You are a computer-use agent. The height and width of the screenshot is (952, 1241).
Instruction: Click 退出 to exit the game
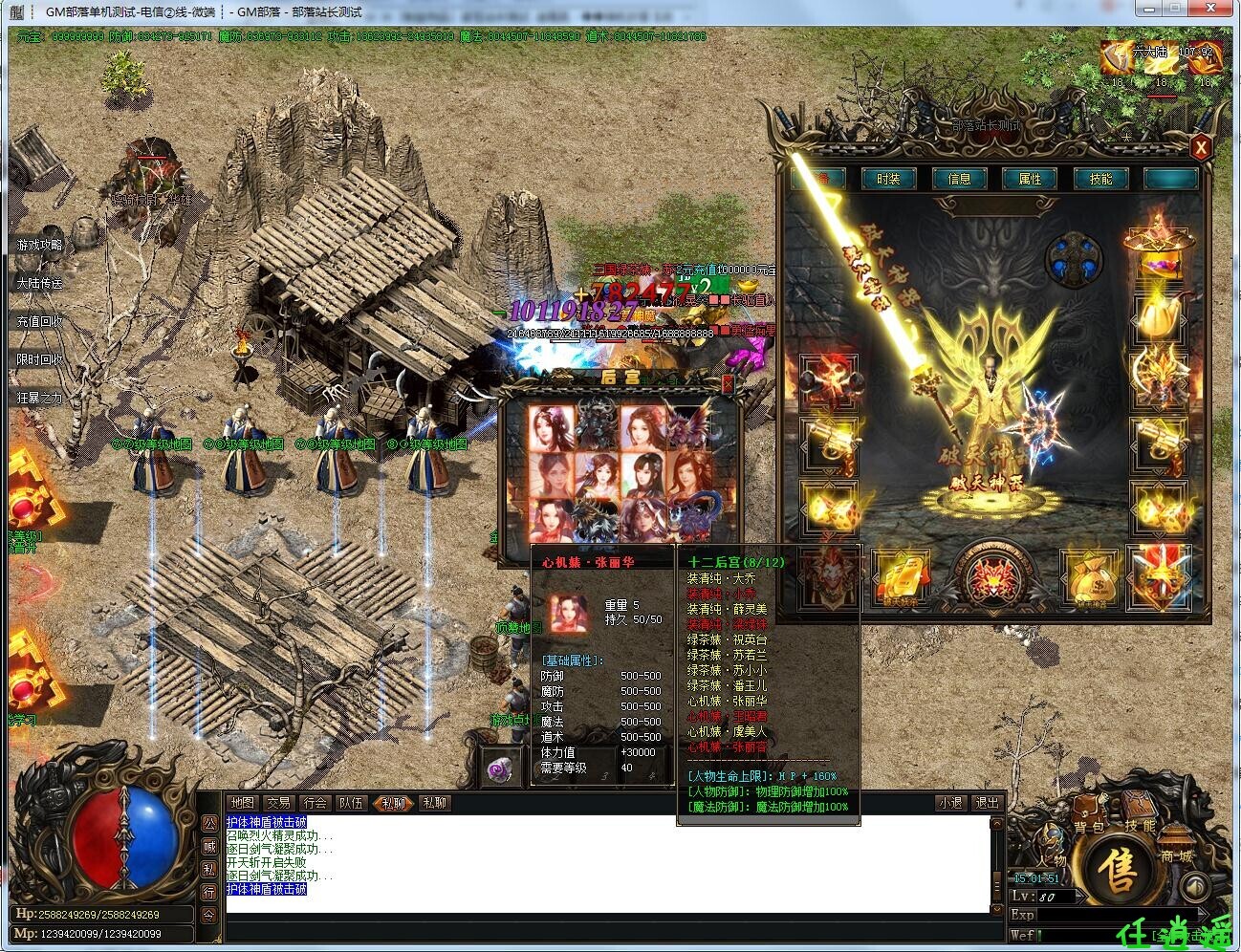[x=987, y=803]
